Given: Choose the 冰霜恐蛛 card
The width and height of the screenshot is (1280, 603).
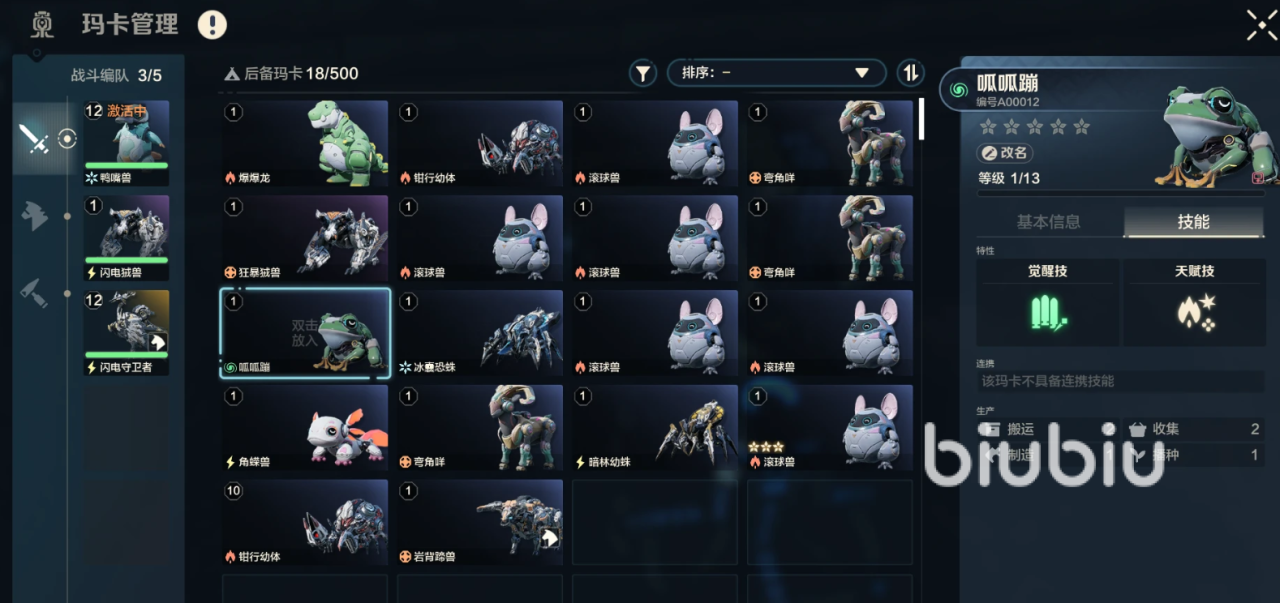Looking at the screenshot, I should [480, 334].
